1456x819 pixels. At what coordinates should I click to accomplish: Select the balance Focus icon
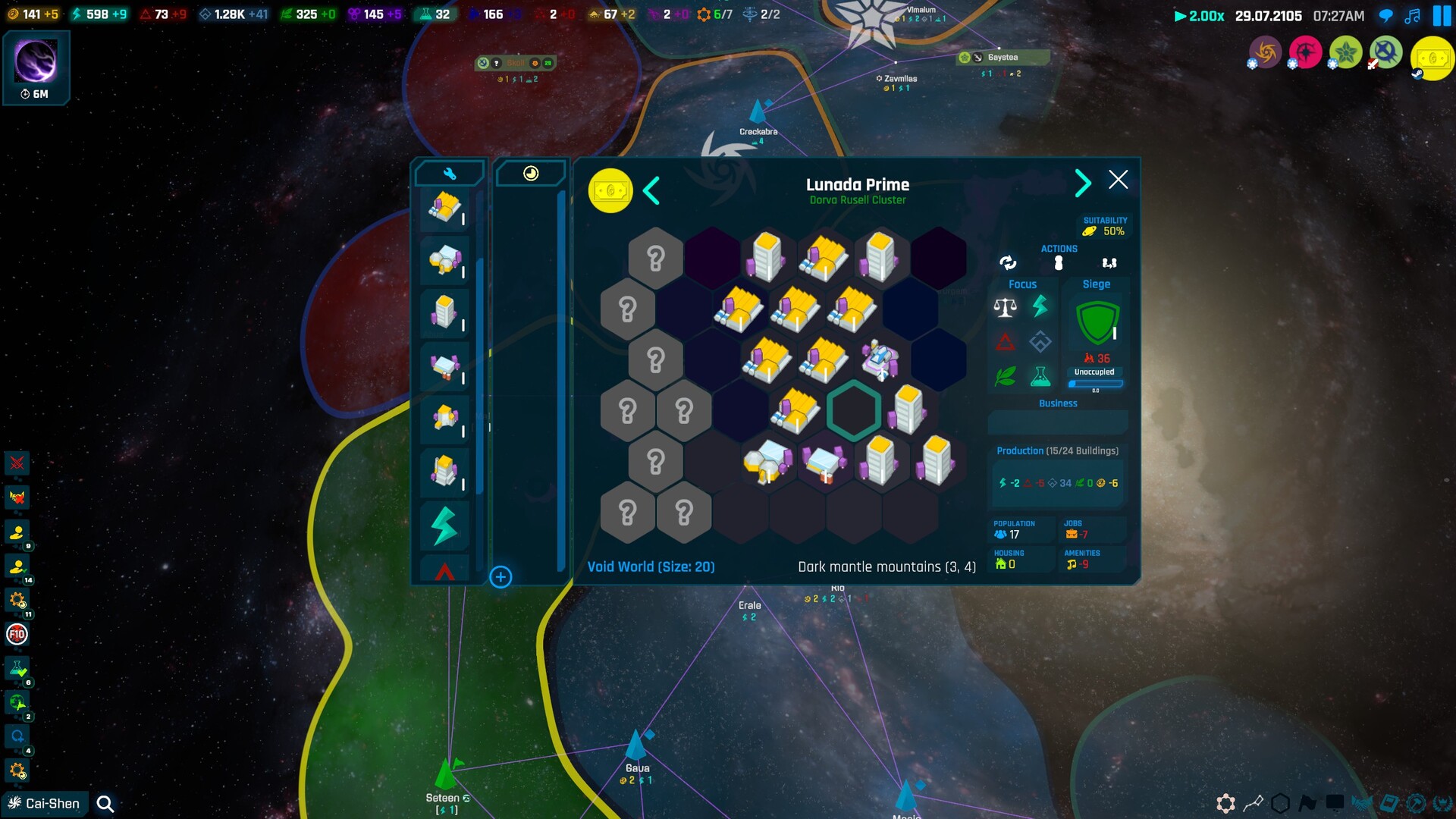1005,308
